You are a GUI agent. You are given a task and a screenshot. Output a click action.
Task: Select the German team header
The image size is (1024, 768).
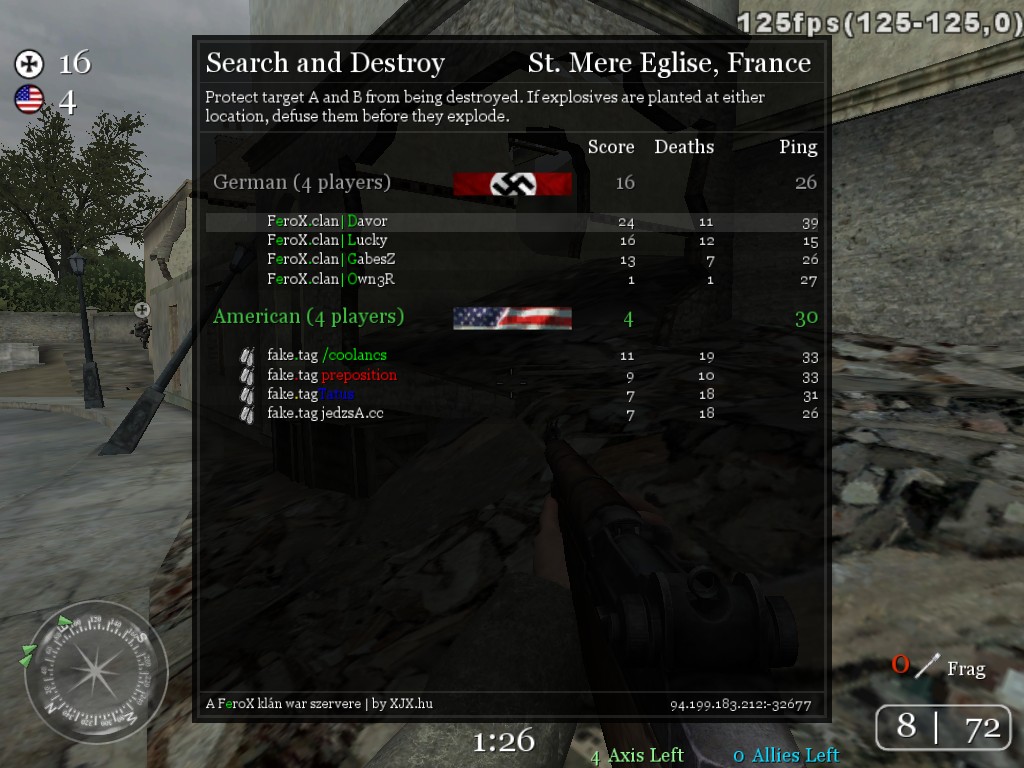pyautogui.click(x=302, y=183)
